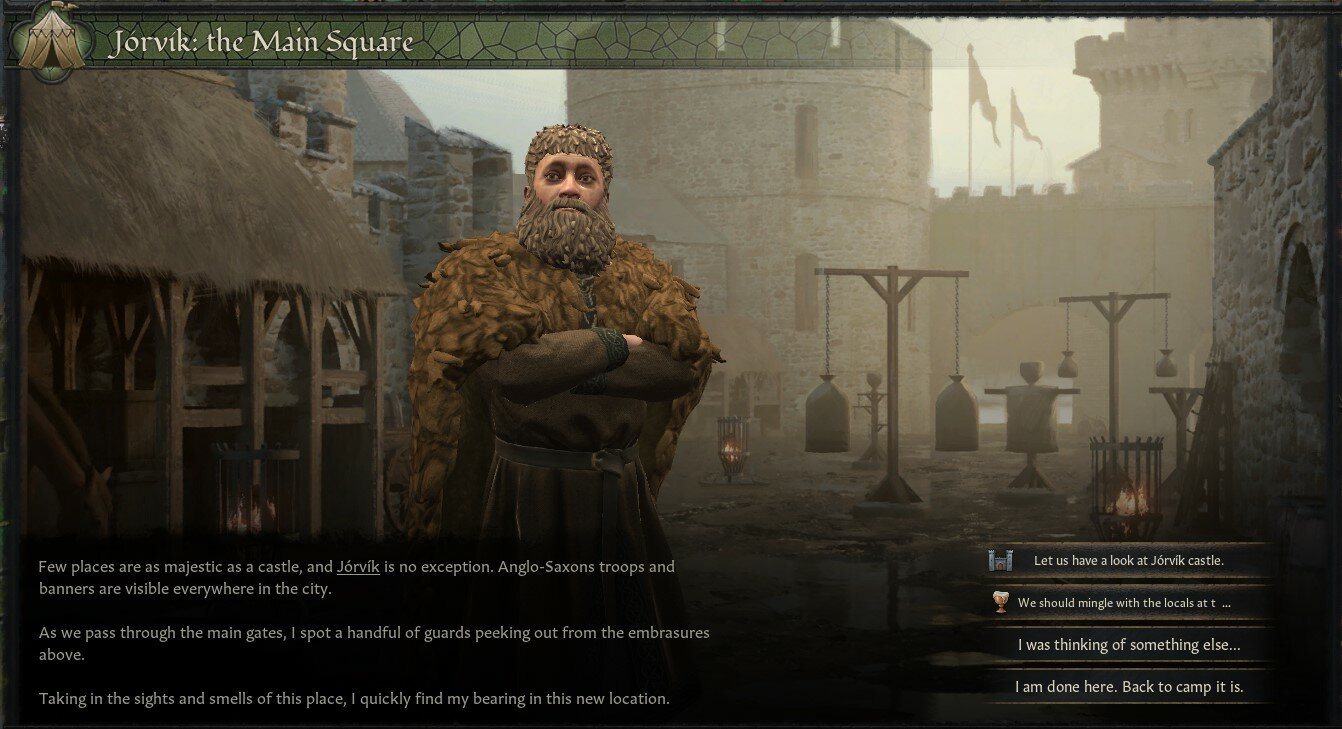Image resolution: width=1342 pixels, height=729 pixels.
Task: Select "I was thinking of something else..."
Action: click(x=1128, y=644)
